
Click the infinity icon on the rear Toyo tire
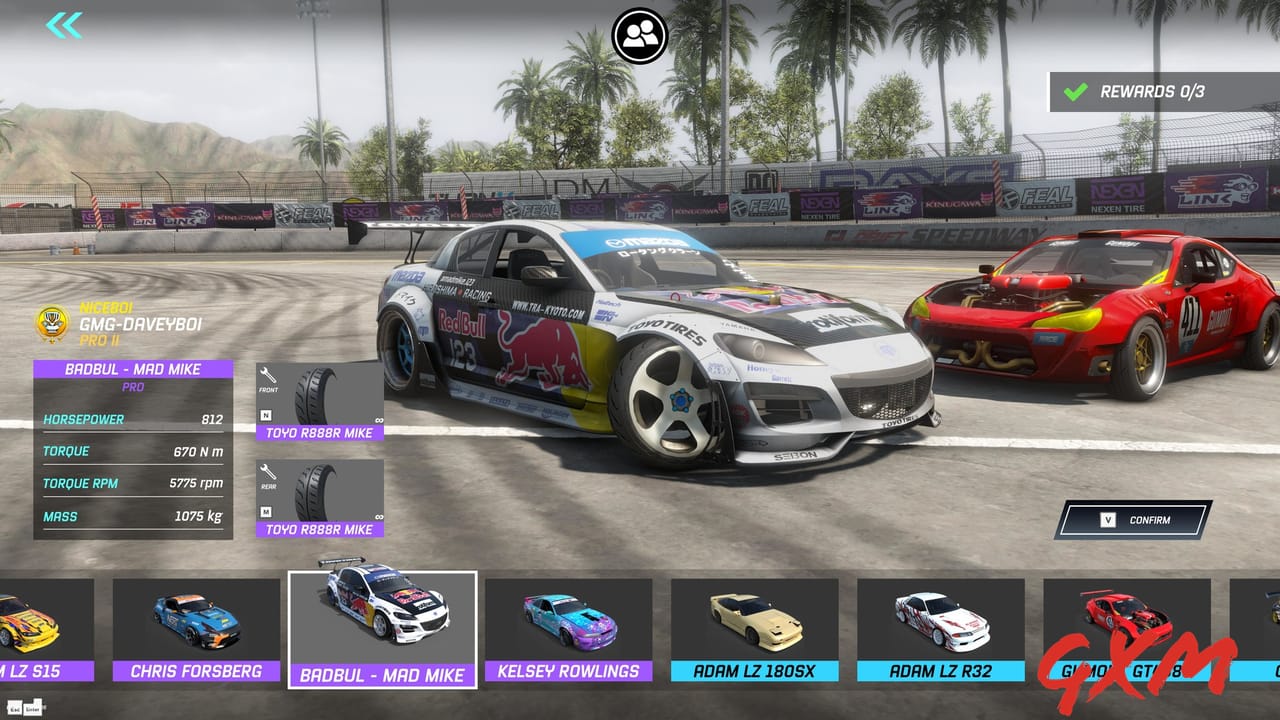coord(379,516)
